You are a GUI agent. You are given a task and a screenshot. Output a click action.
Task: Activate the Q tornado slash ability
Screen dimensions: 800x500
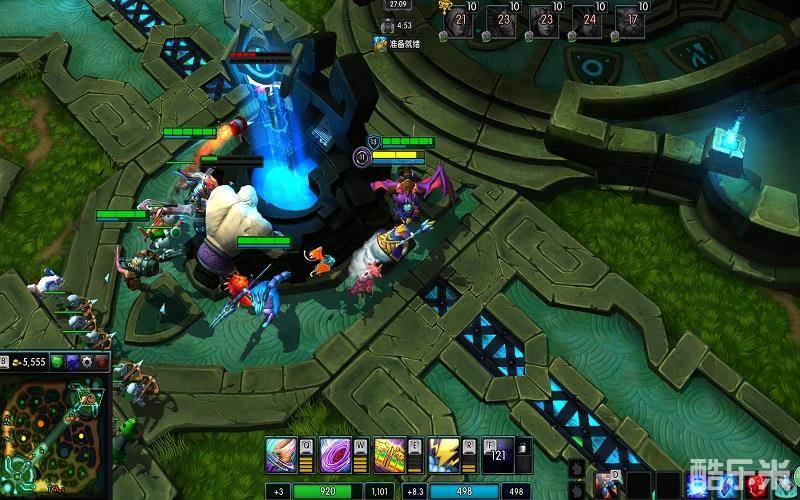pyautogui.click(x=281, y=457)
